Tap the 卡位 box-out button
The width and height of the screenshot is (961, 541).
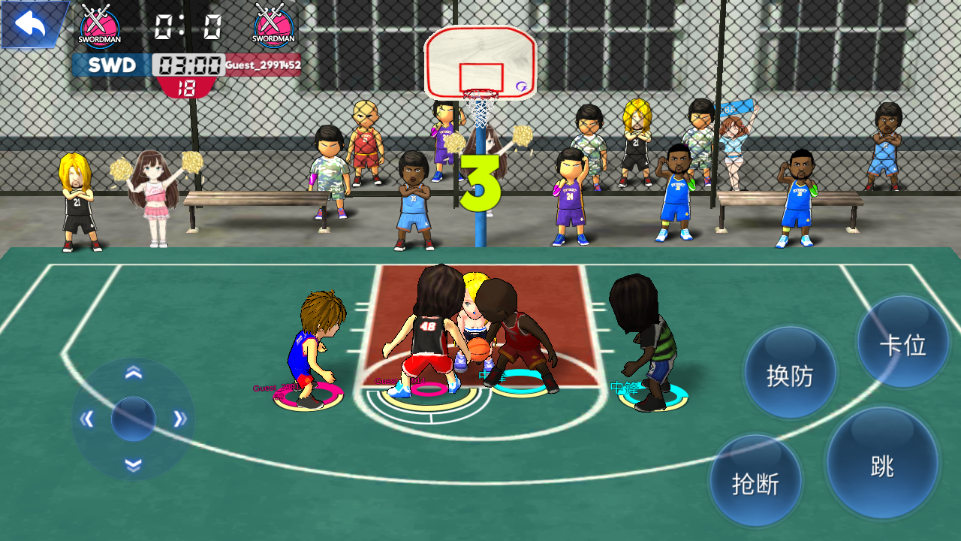[903, 345]
